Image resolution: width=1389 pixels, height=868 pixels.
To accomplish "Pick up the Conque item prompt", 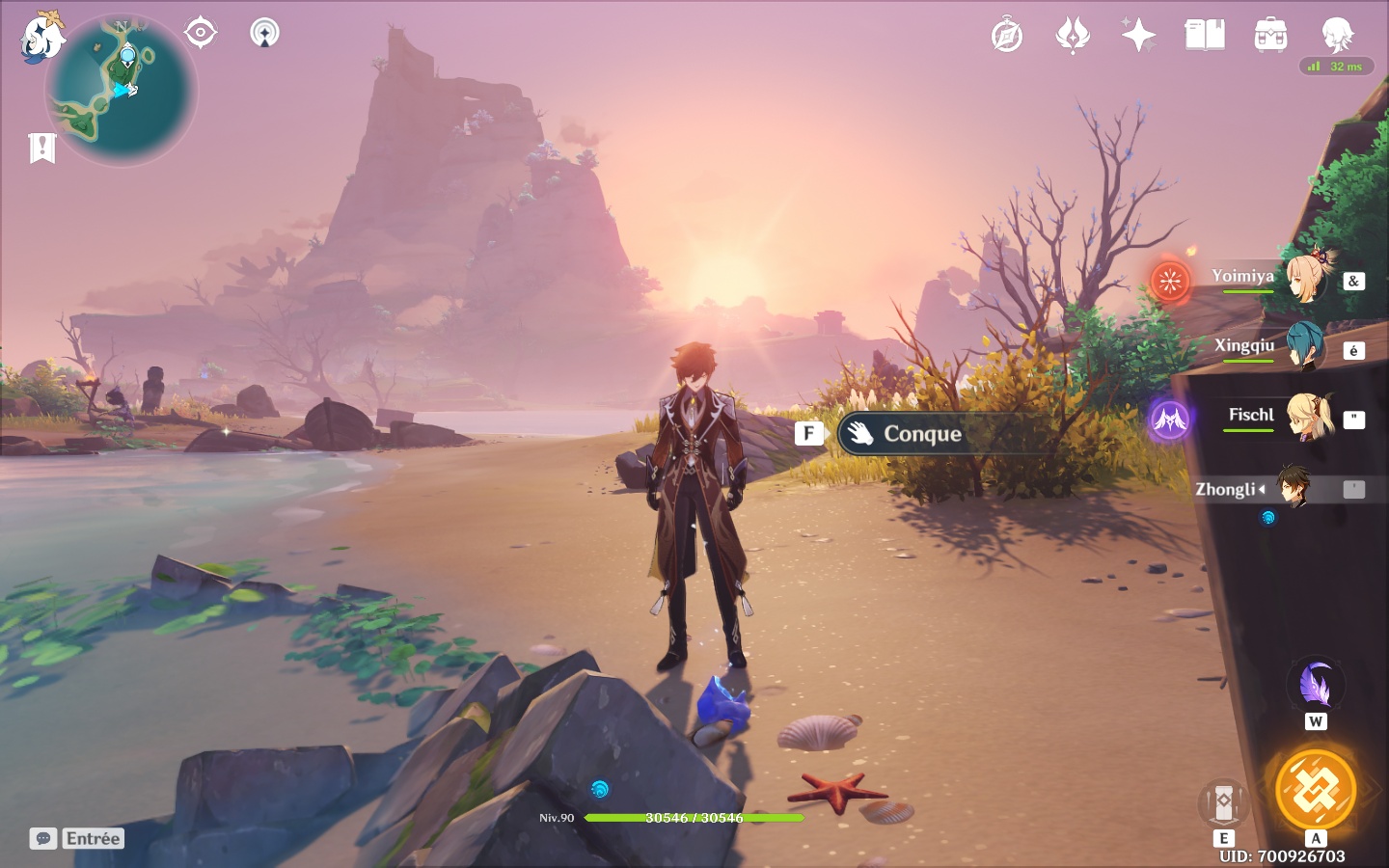I will pyautogui.click(x=921, y=434).
